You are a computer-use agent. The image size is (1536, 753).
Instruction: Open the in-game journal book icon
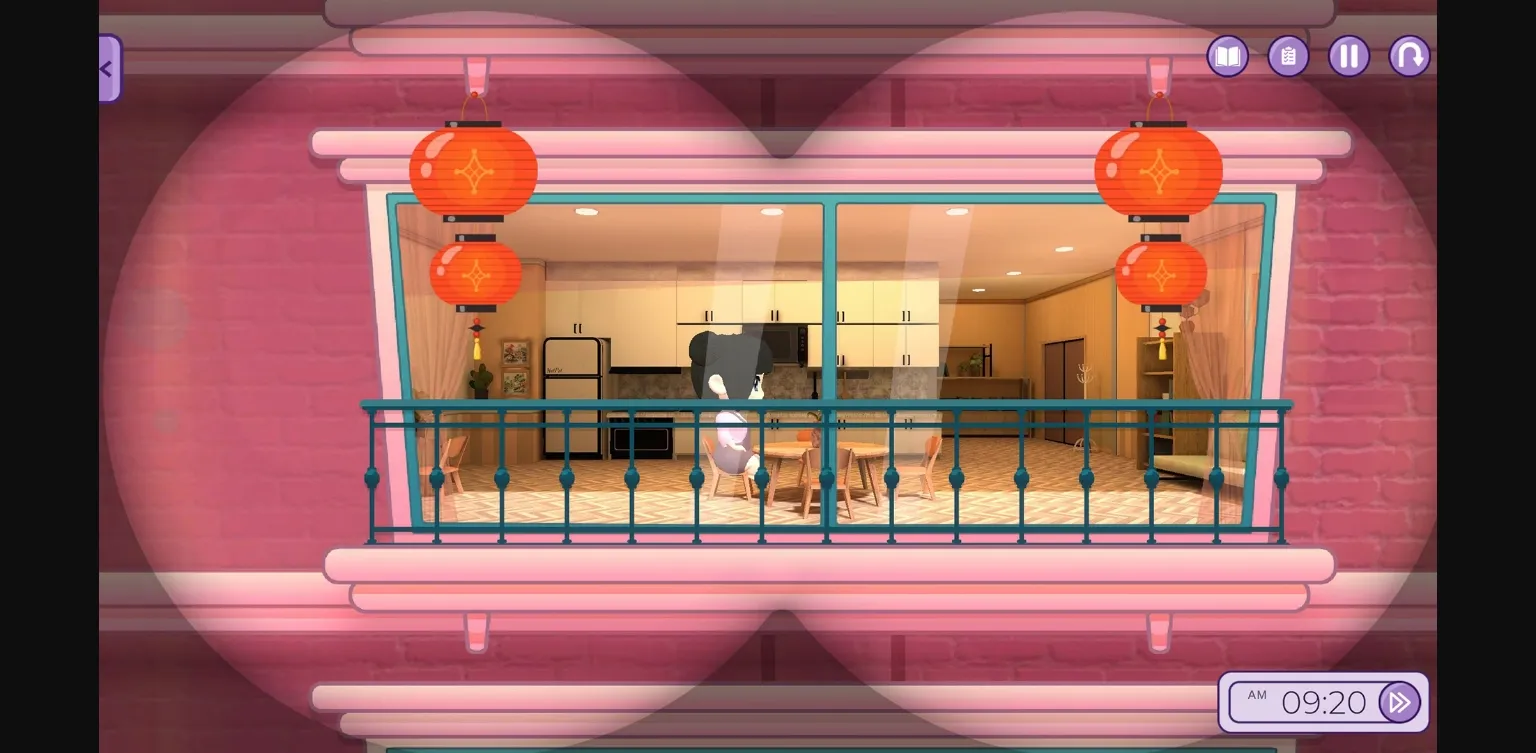click(x=1227, y=56)
